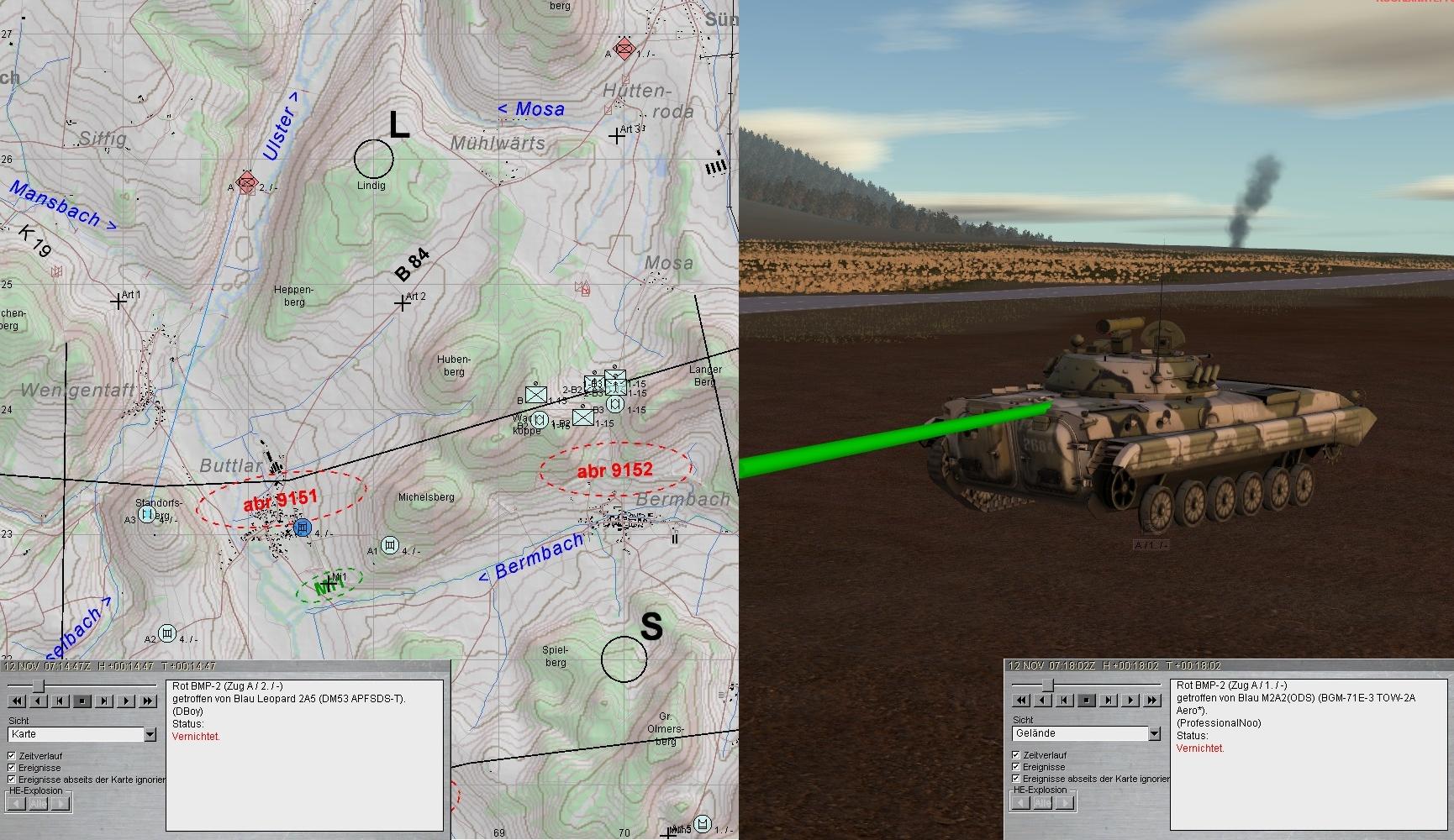Open the Sicht dropdown showing Karte
The height and width of the screenshot is (840, 1454).
pos(150,734)
